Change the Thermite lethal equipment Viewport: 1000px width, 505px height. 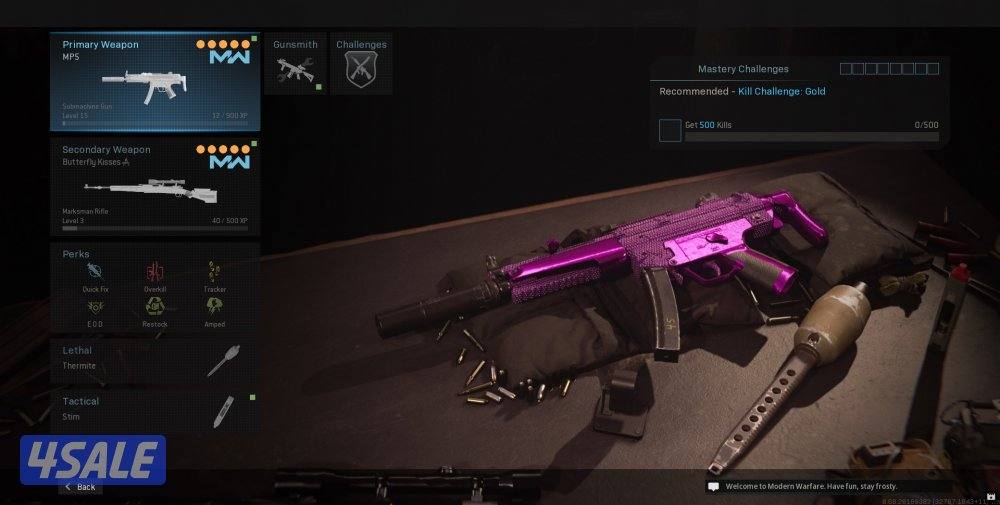click(155, 361)
